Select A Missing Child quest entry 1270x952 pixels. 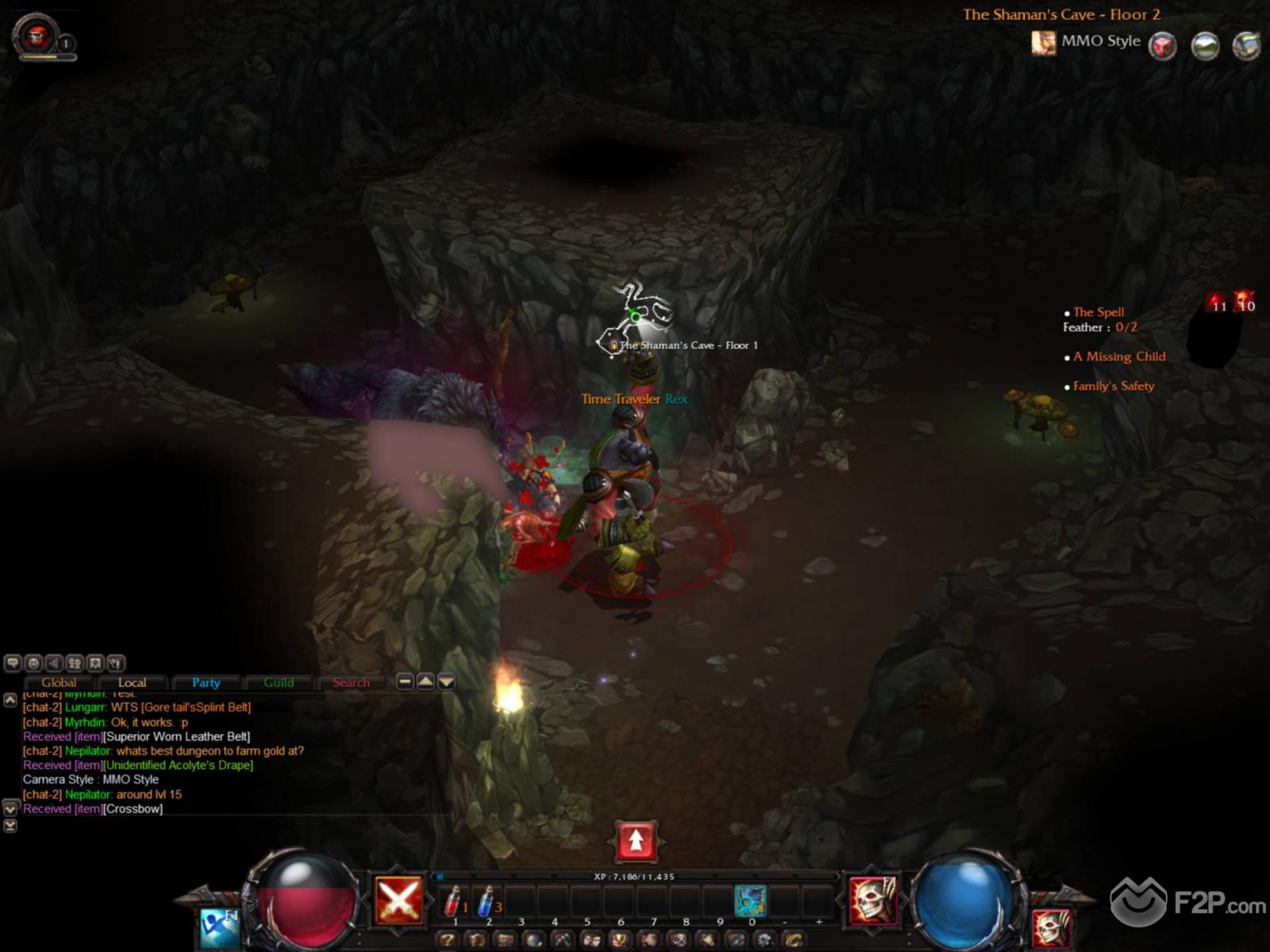click(x=1119, y=357)
